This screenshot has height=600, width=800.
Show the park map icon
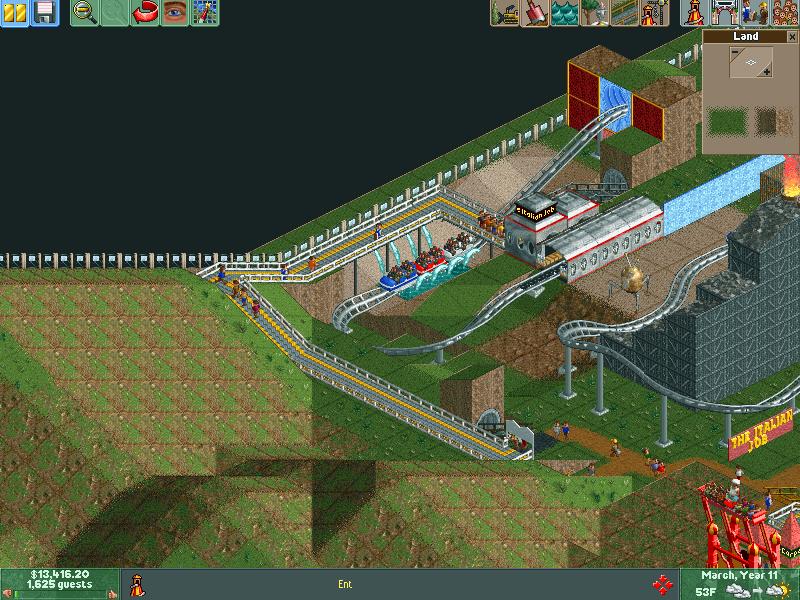(x=205, y=13)
